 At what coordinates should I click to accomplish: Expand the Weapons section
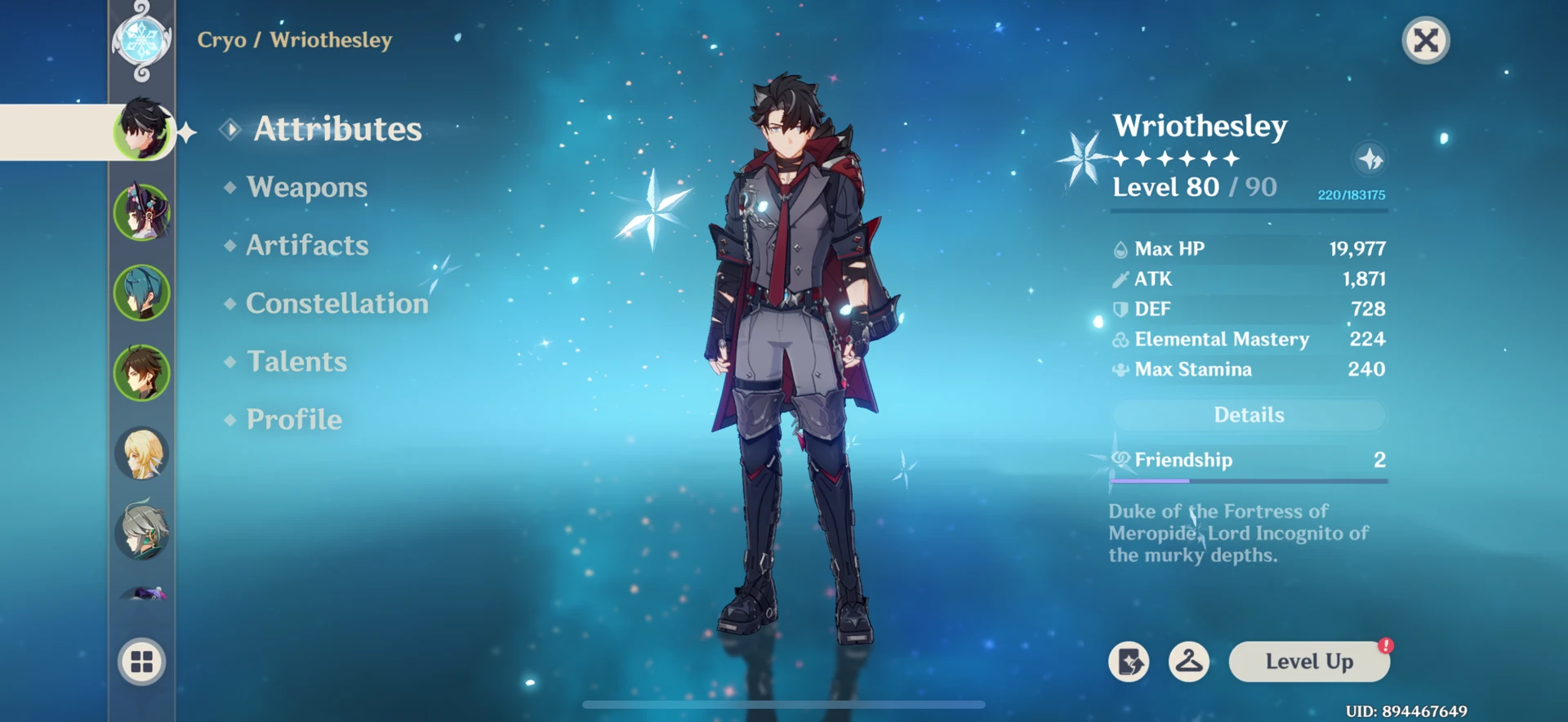pos(305,187)
